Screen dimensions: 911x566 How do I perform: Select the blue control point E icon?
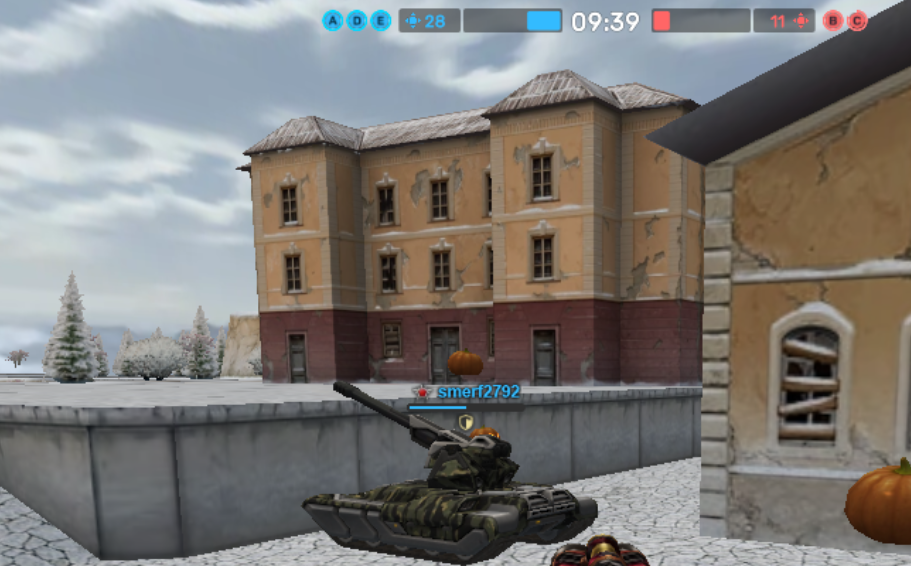click(x=381, y=21)
